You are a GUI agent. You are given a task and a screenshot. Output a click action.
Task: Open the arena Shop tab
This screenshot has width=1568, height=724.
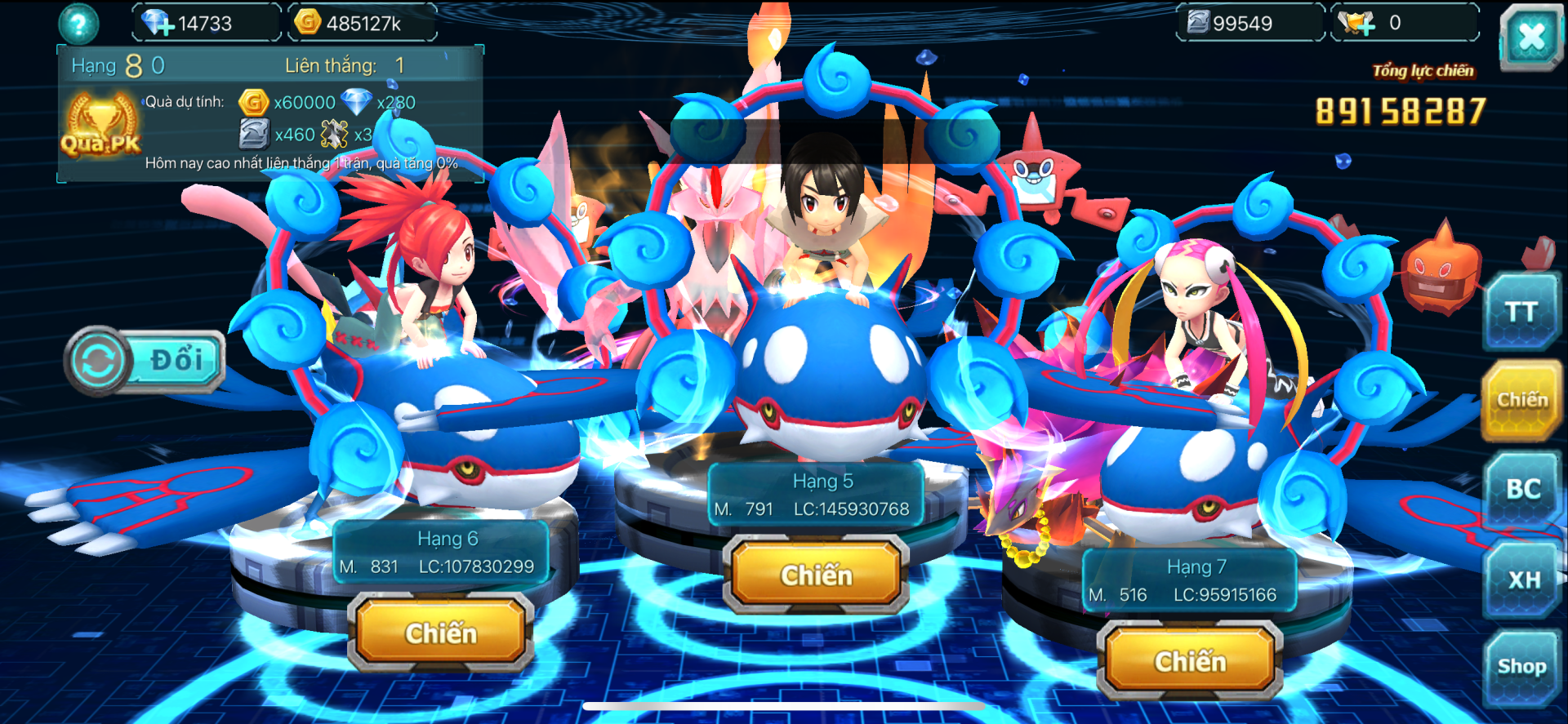tap(1521, 667)
